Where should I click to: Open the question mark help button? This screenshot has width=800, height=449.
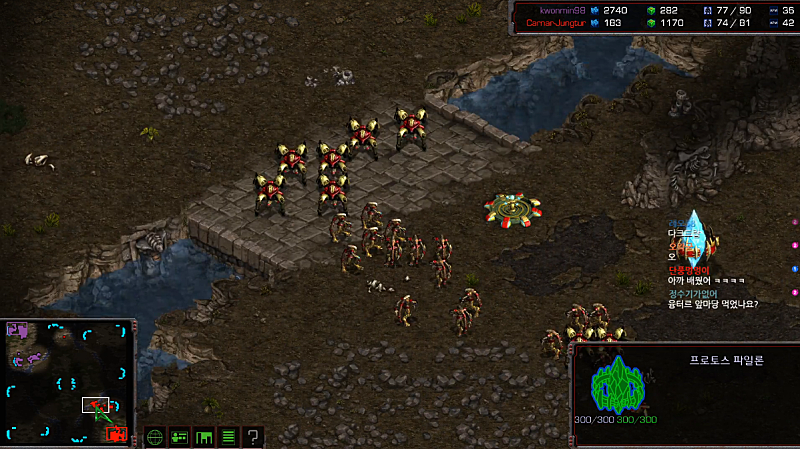tap(253, 437)
